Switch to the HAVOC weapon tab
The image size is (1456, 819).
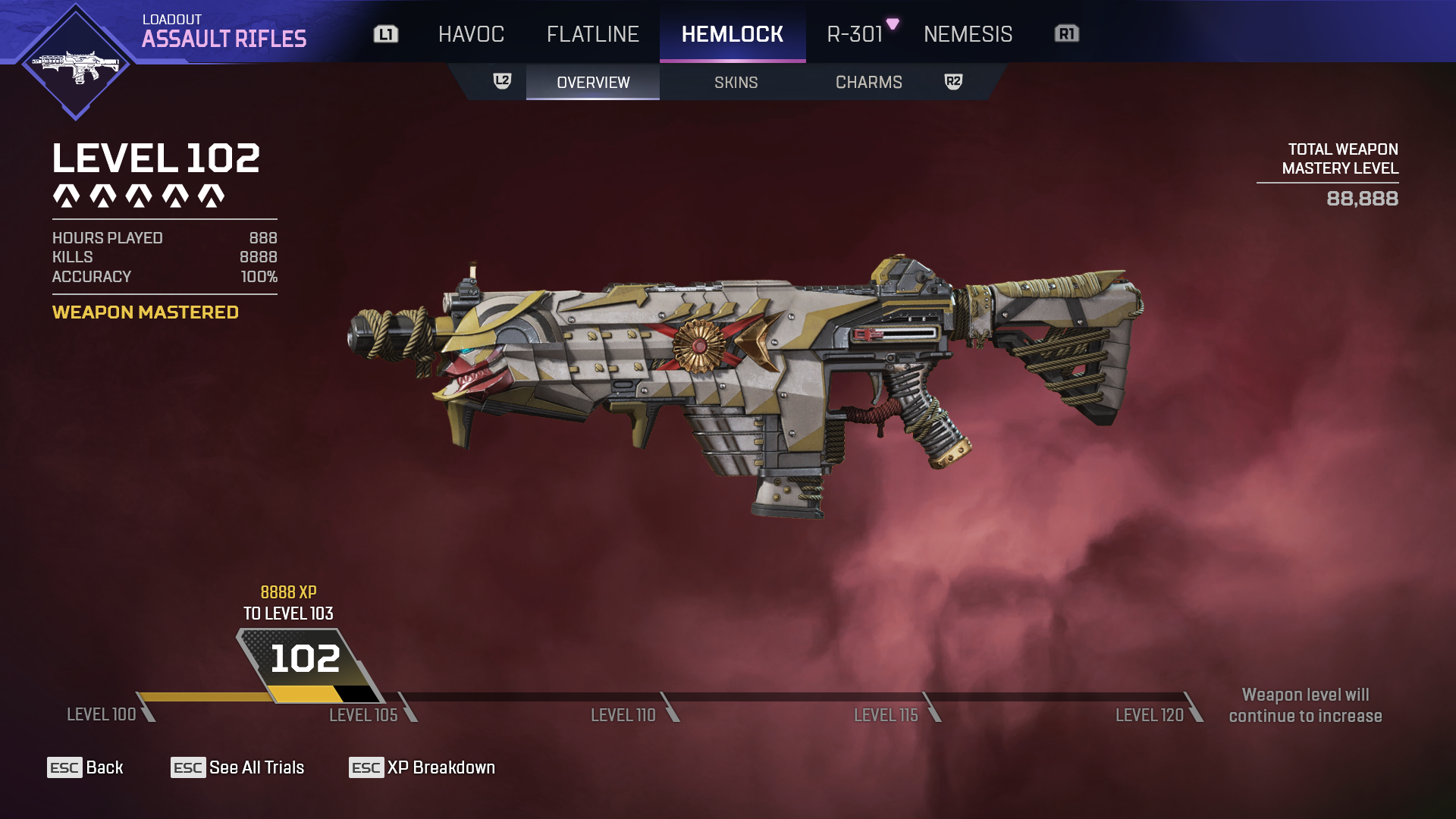click(471, 34)
